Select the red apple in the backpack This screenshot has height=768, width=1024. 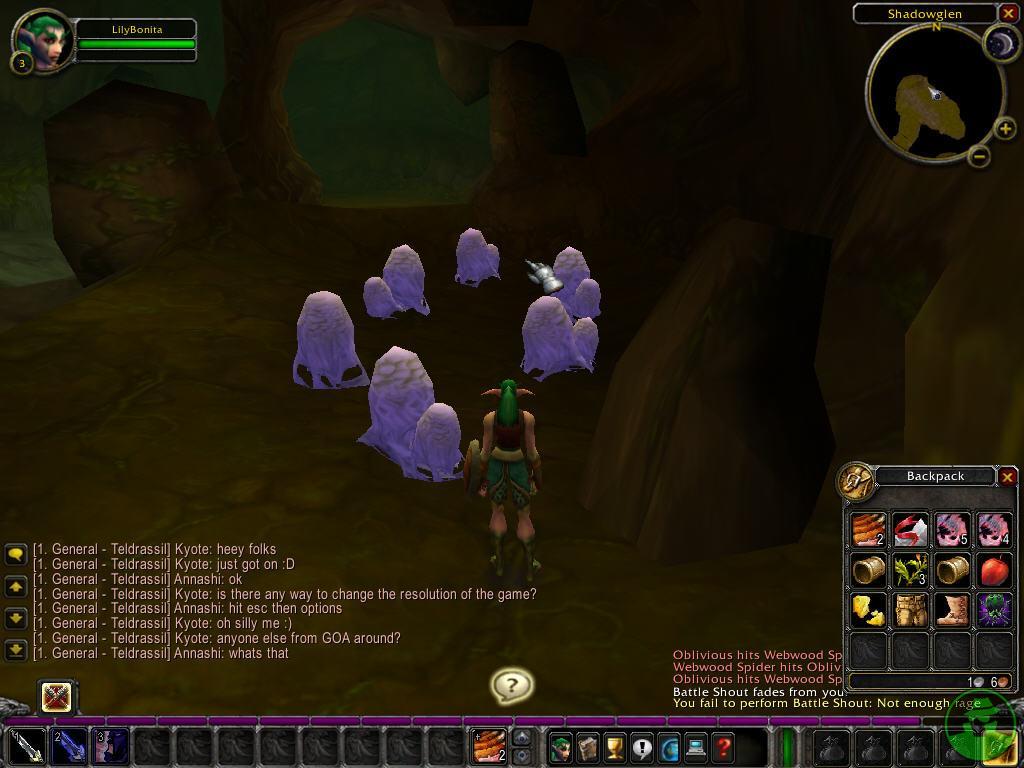pos(993,570)
